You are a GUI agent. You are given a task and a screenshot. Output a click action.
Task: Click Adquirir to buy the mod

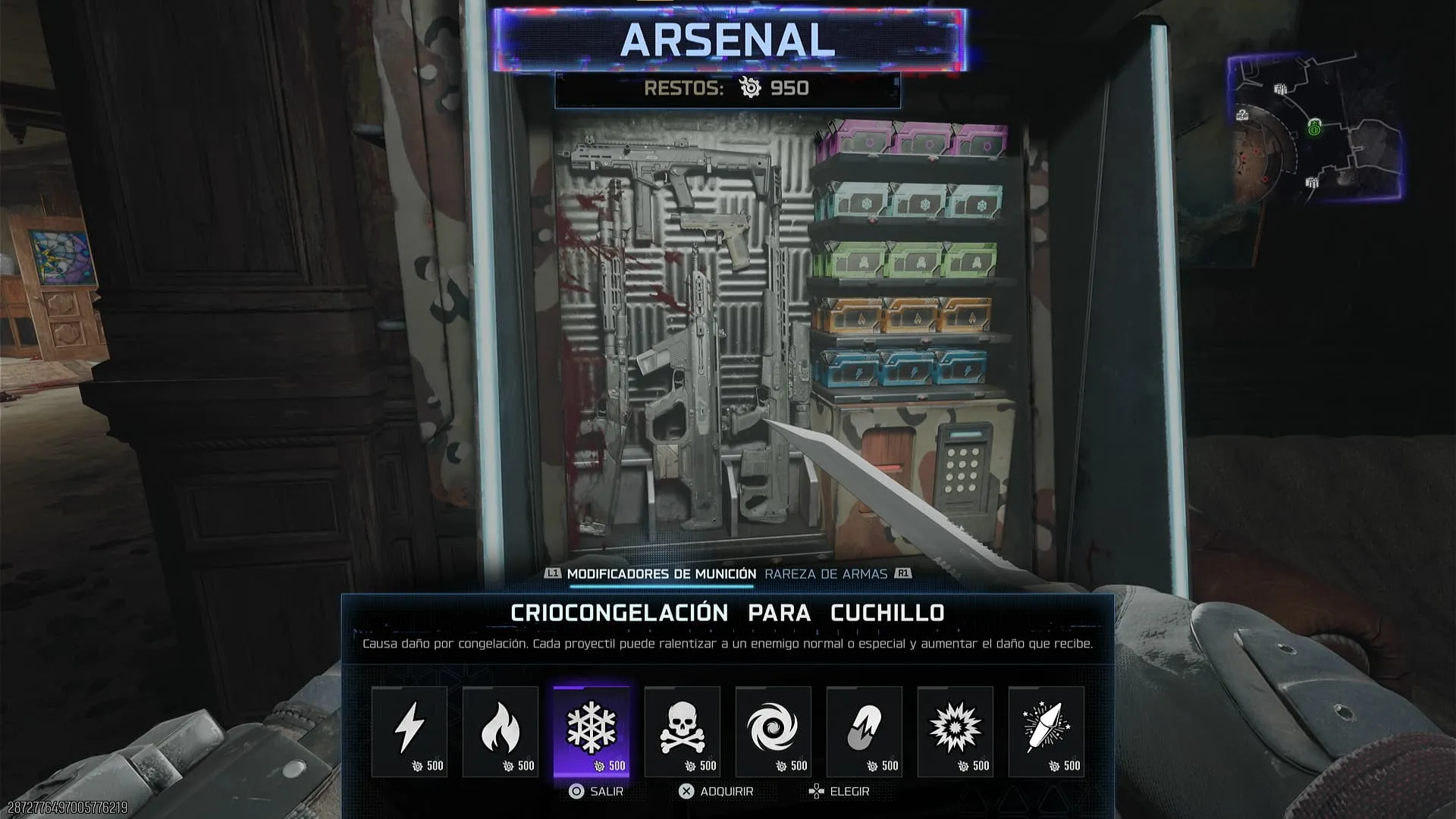point(717,791)
